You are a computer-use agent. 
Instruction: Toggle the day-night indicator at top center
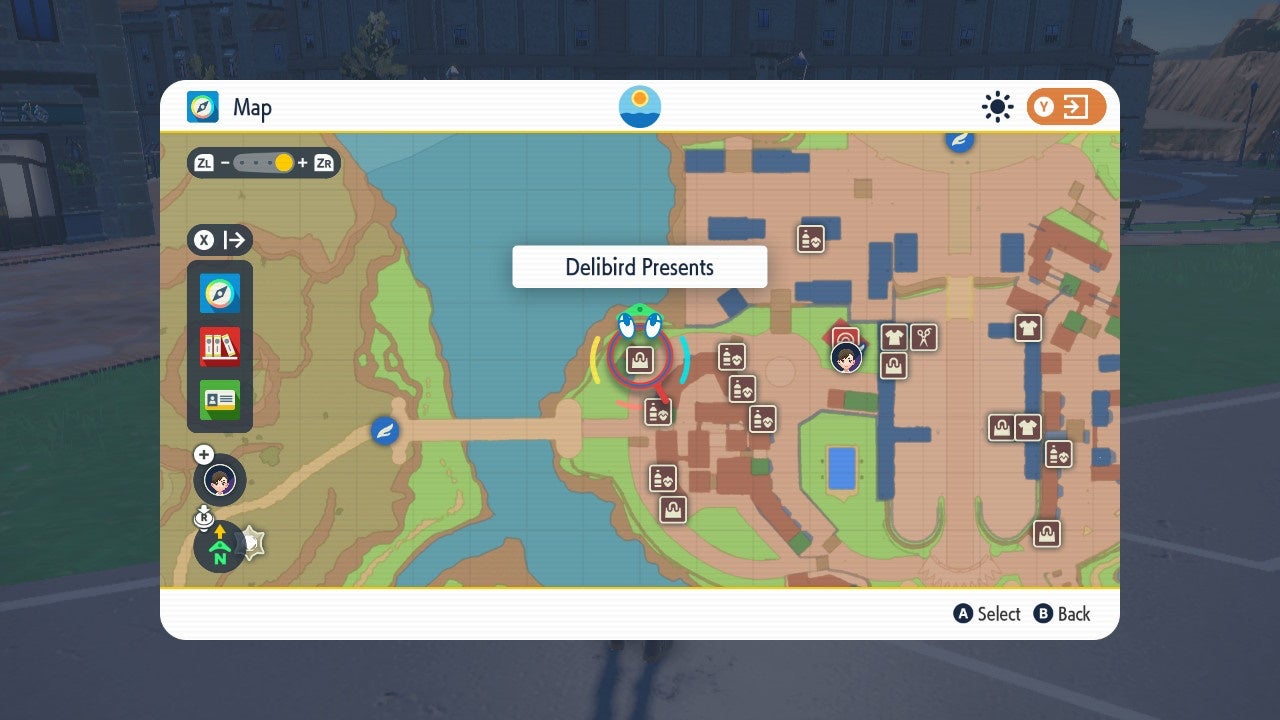tap(639, 106)
